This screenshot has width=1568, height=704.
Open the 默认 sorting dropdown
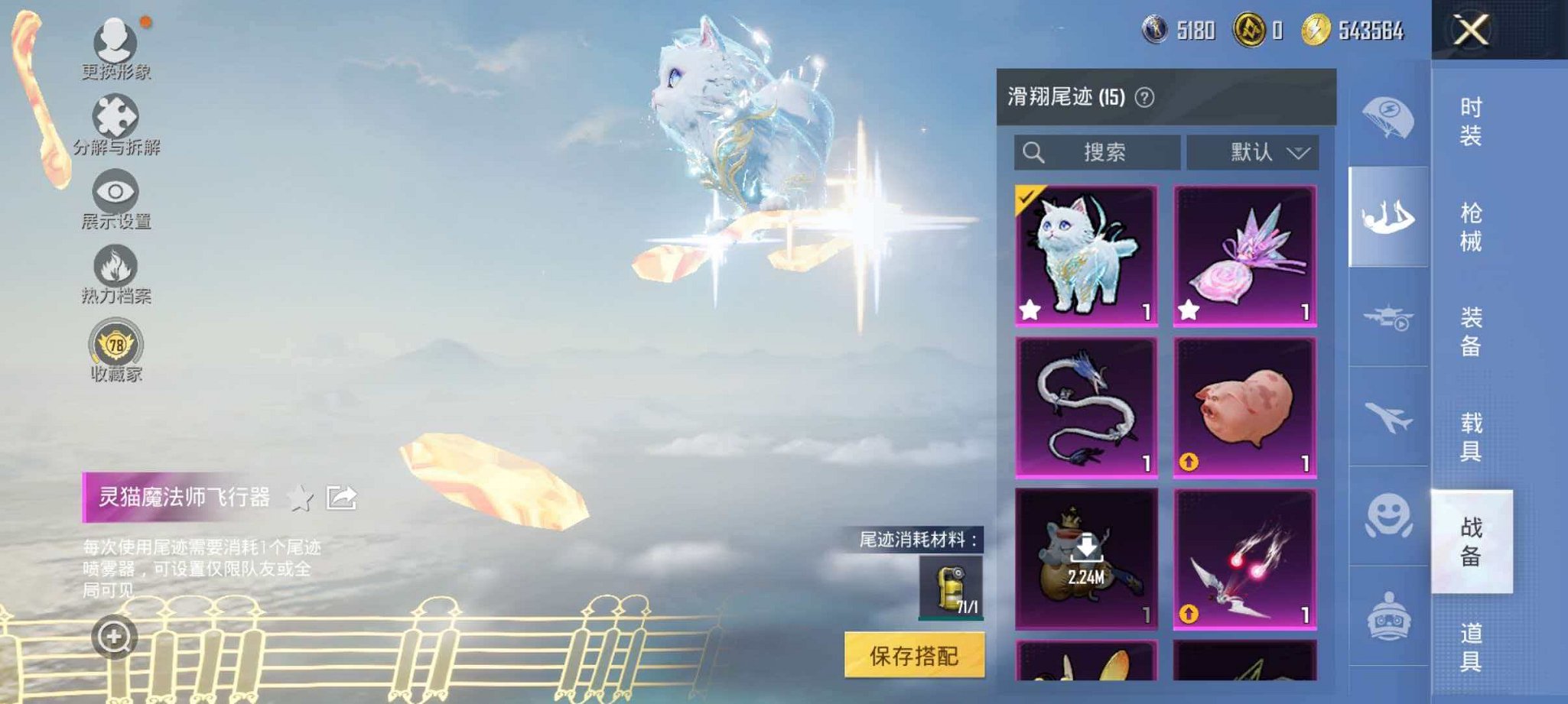point(1254,151)
